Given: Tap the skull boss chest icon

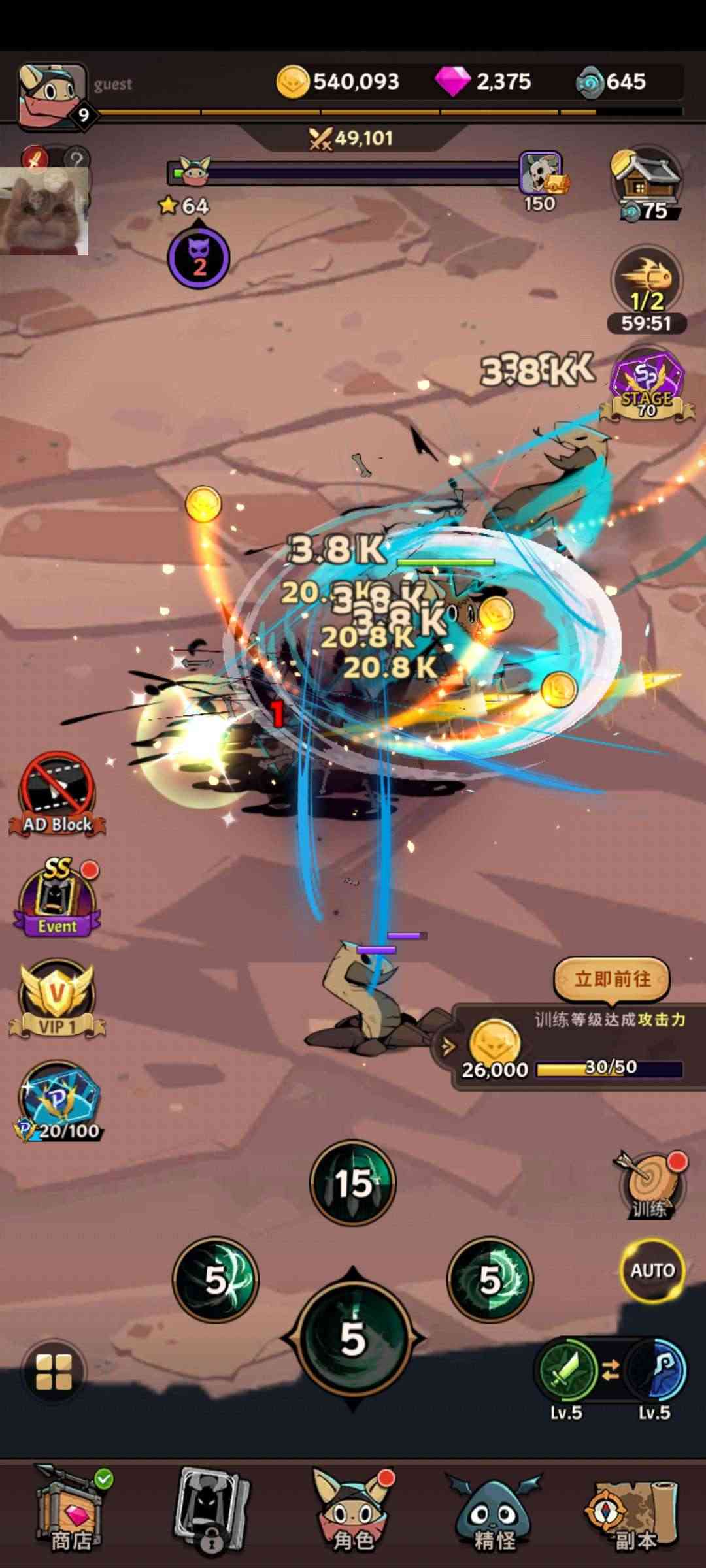Looking at the screenshot, I should [x=541, y=174].
